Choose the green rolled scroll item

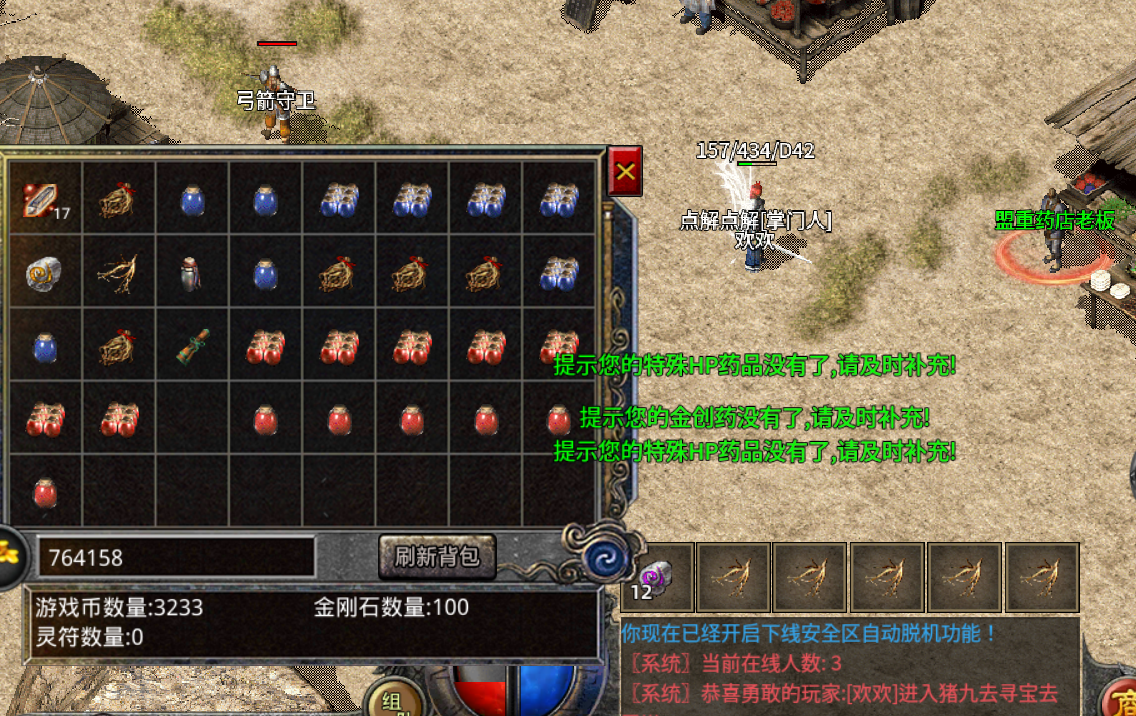192,346
